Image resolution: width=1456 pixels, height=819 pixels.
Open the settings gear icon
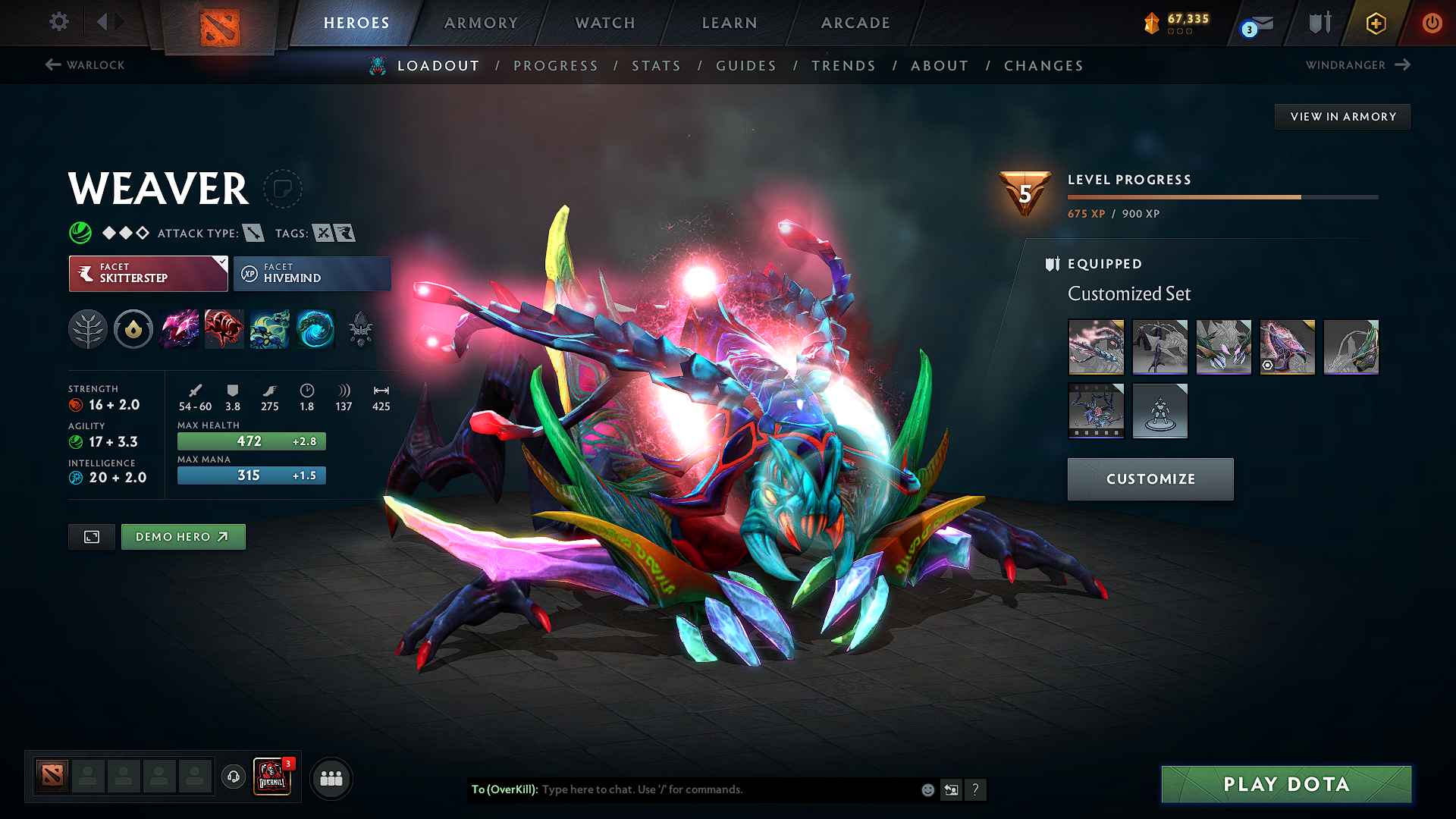(58, 22)
